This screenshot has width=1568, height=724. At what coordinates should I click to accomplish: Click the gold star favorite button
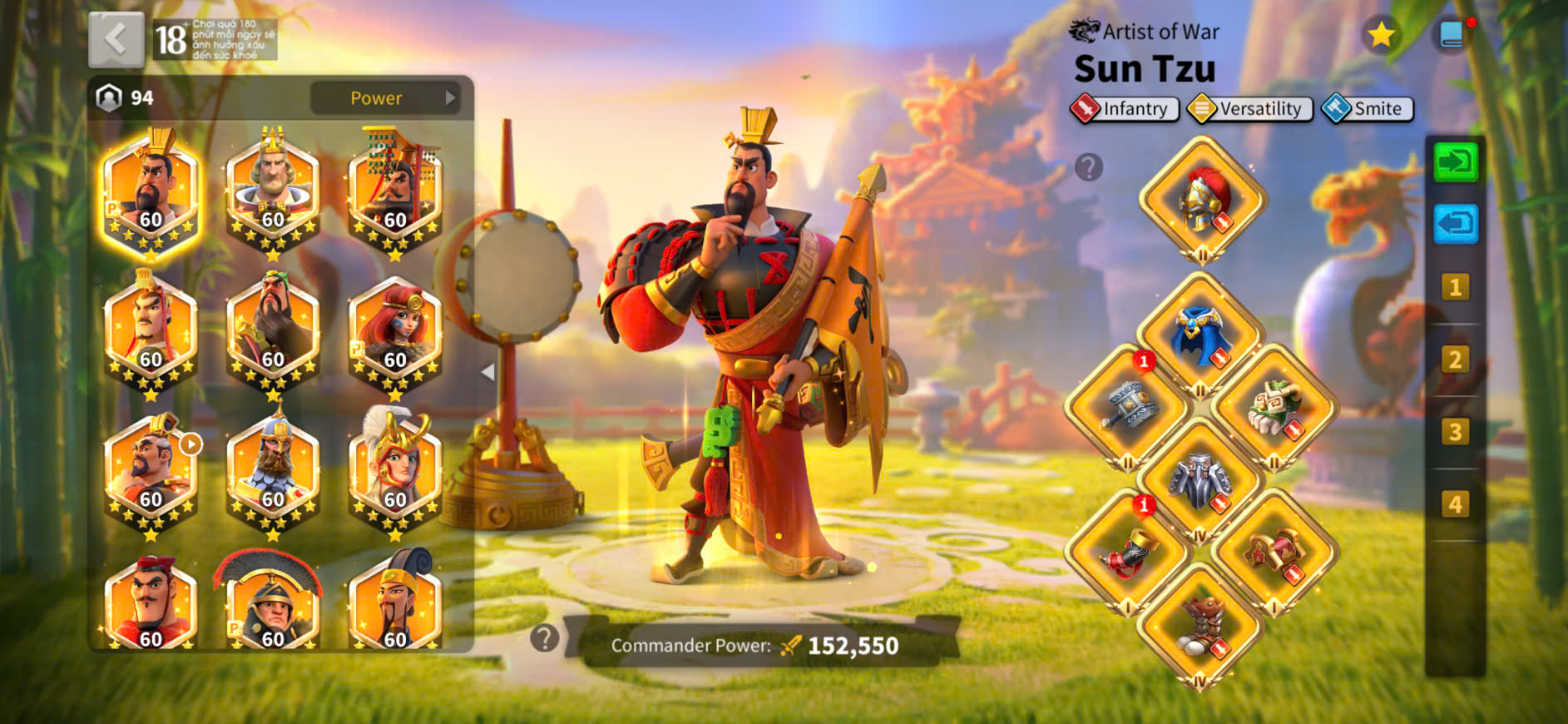click(x=1382, y=35)
